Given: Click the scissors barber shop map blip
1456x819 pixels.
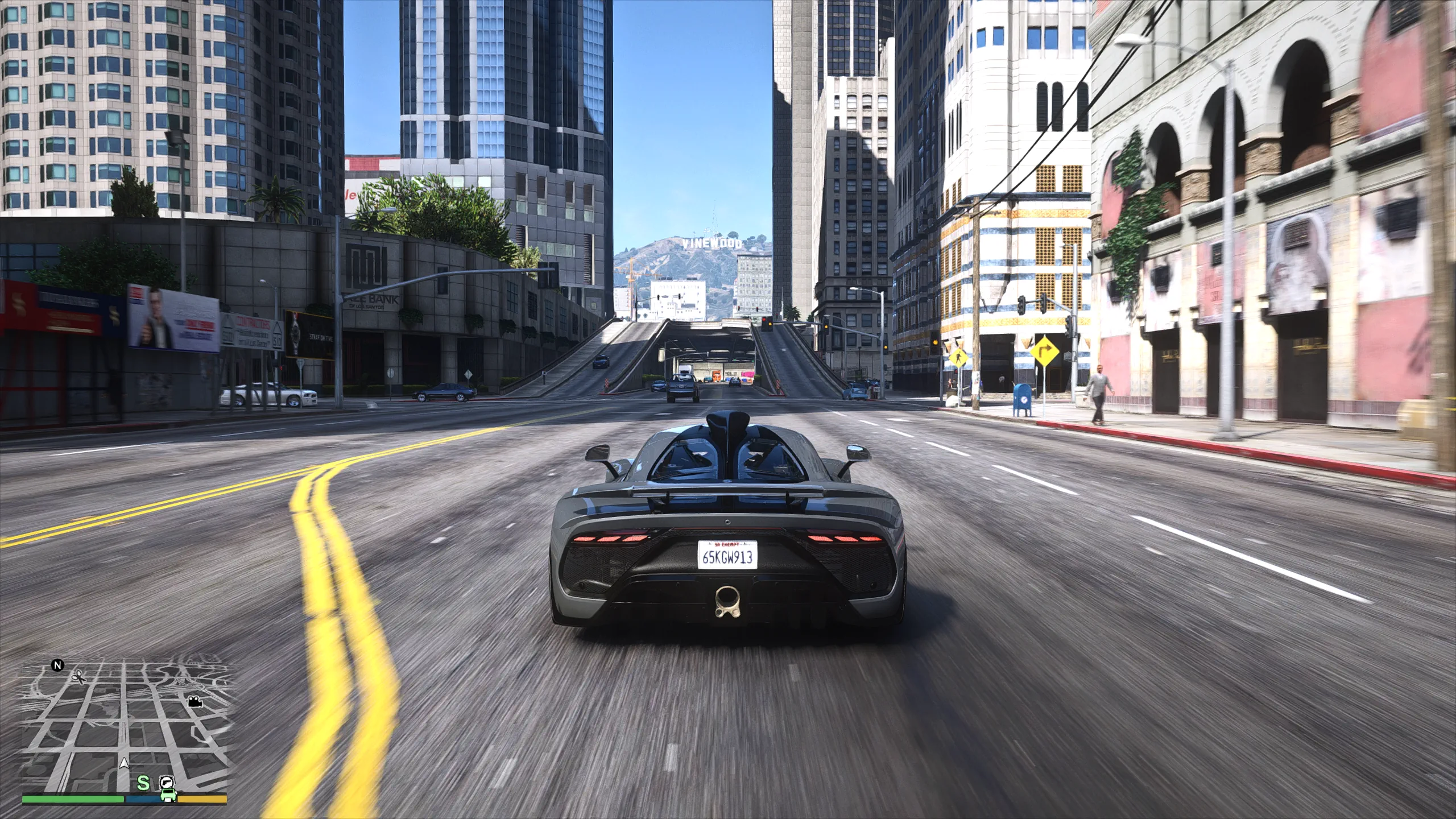Looking at the screenshot, I should [x=78, y=676].
